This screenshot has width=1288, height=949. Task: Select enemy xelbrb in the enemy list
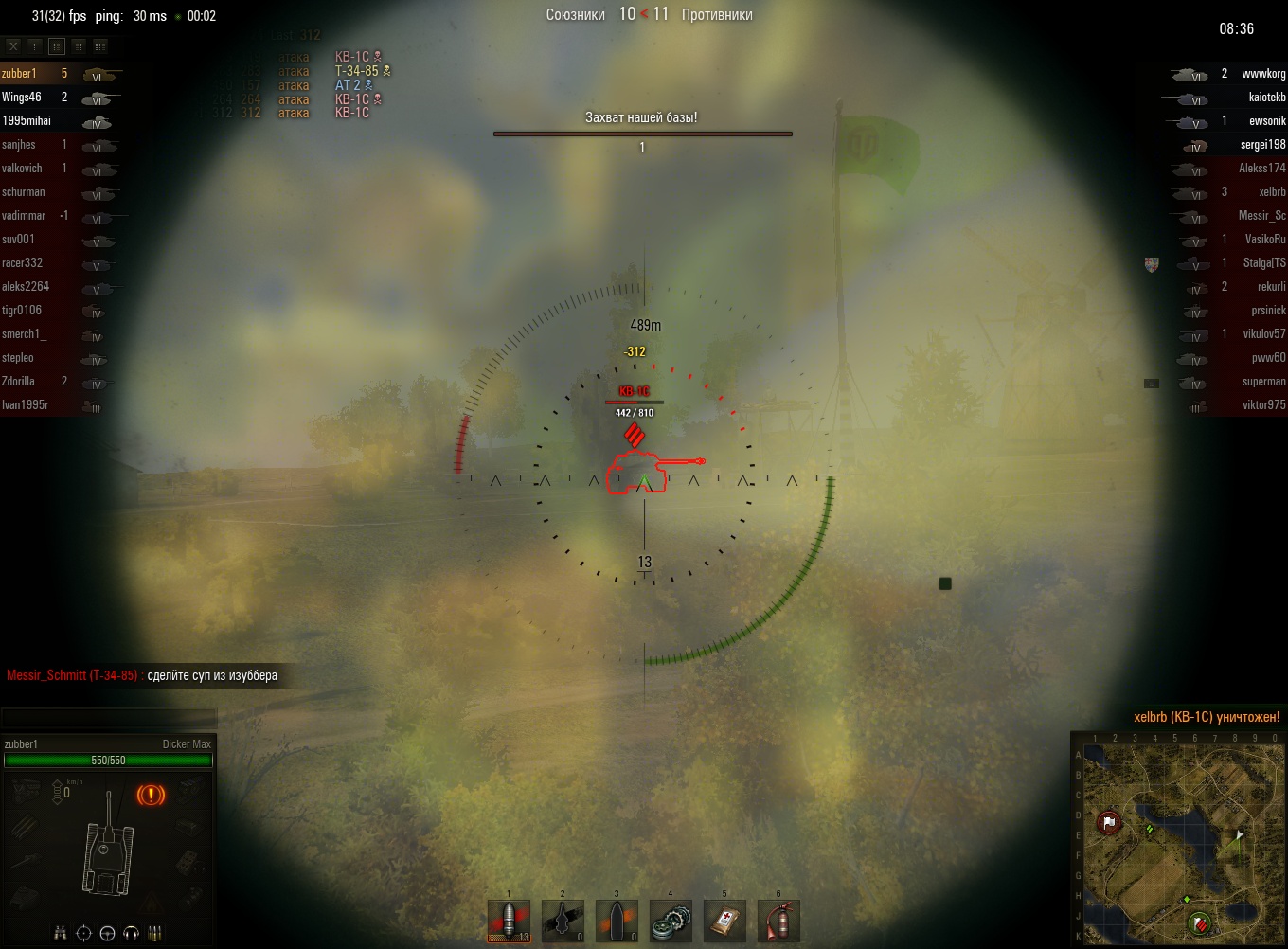tap(1272, 192)
